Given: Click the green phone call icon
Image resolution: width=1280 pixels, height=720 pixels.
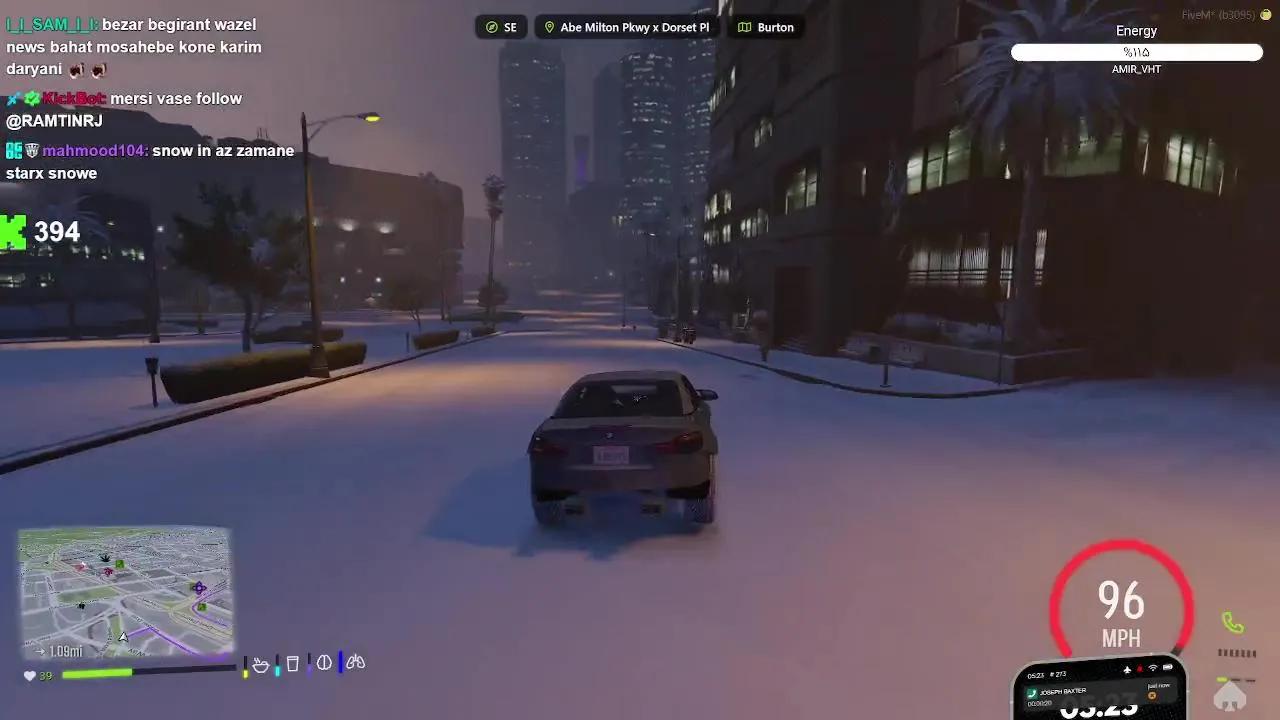Looking at the screenshot, I should tap(1233, 624).
